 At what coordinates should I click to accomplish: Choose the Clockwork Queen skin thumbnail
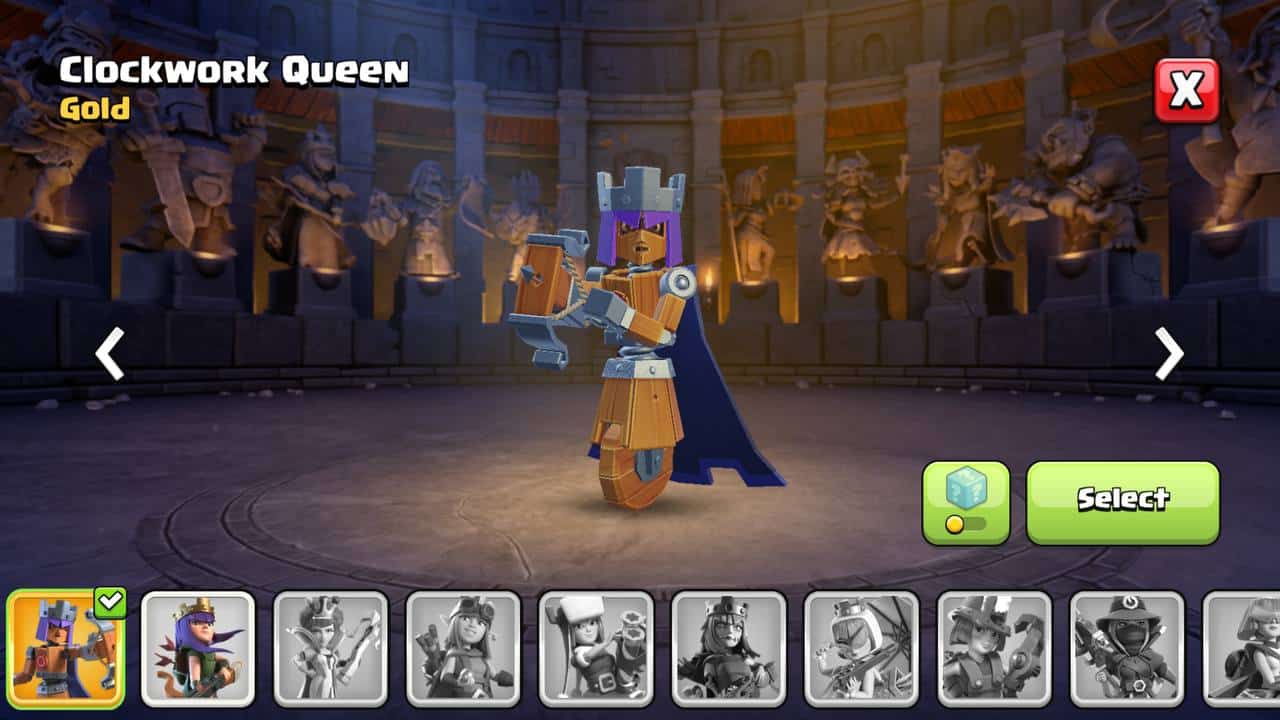coord(66,648)
